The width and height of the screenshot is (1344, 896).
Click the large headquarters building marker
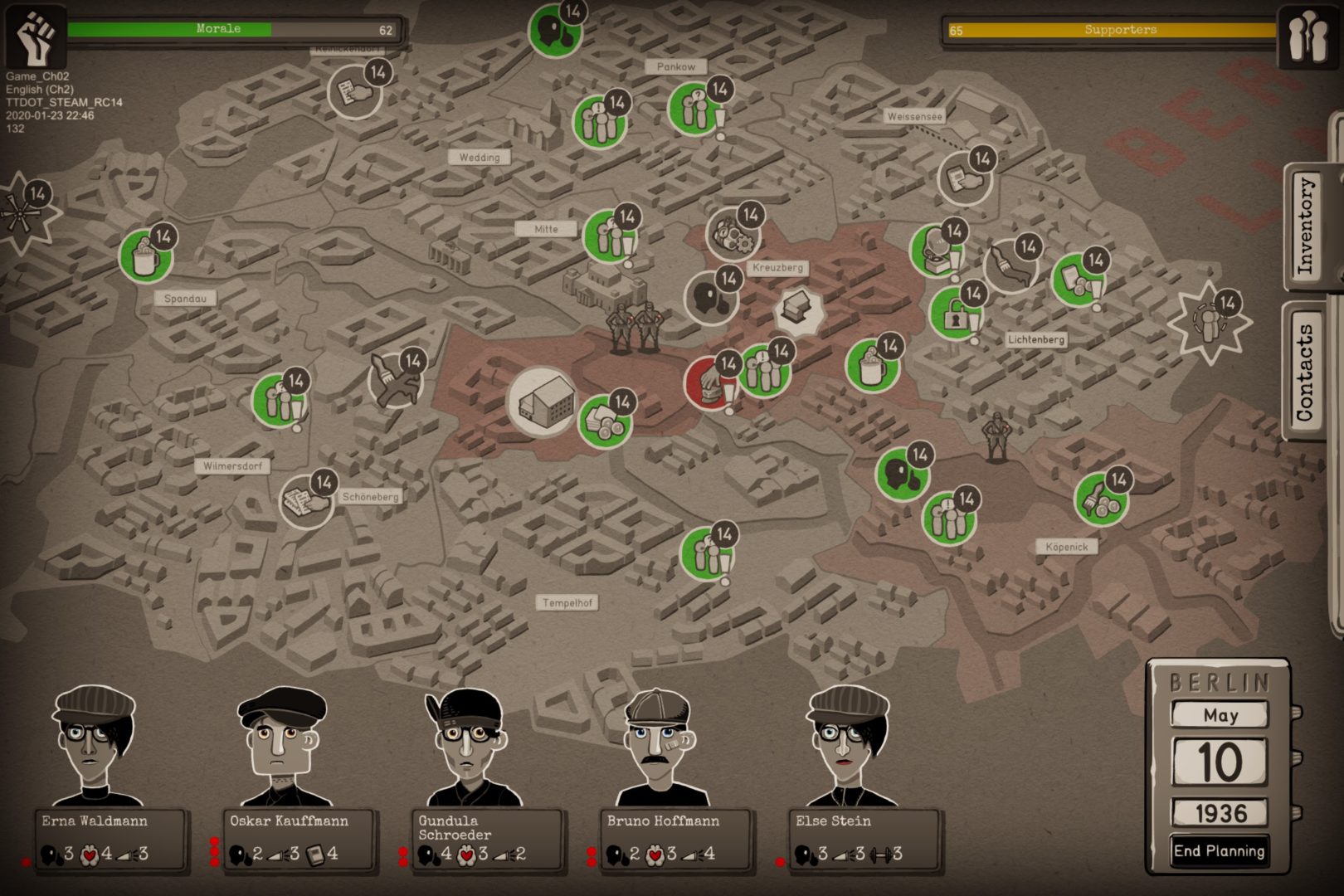(x=543, y=402)
